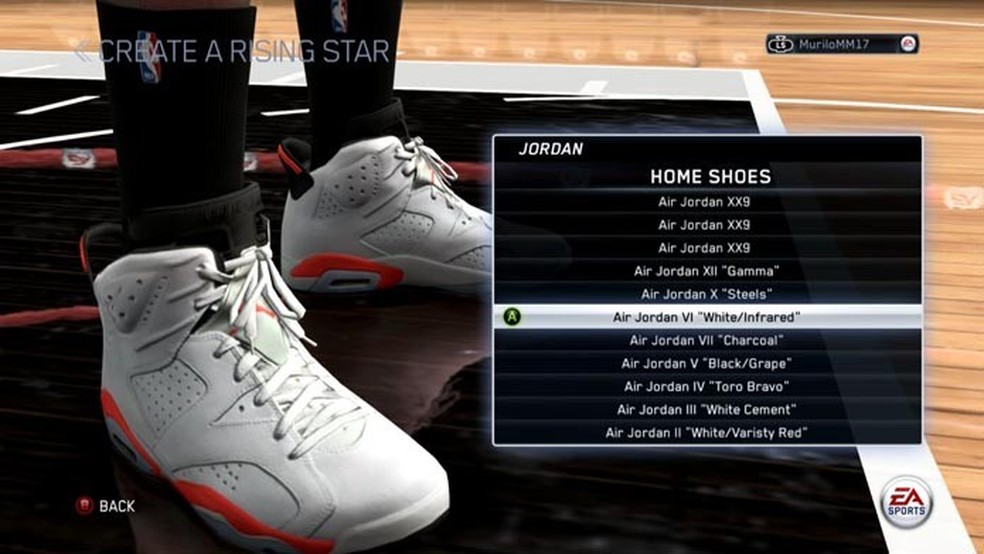This screenshot has height=554, width=984.
Task: Select the Air Jordan V "Black/Grape" row
Action: pos(707,363)
